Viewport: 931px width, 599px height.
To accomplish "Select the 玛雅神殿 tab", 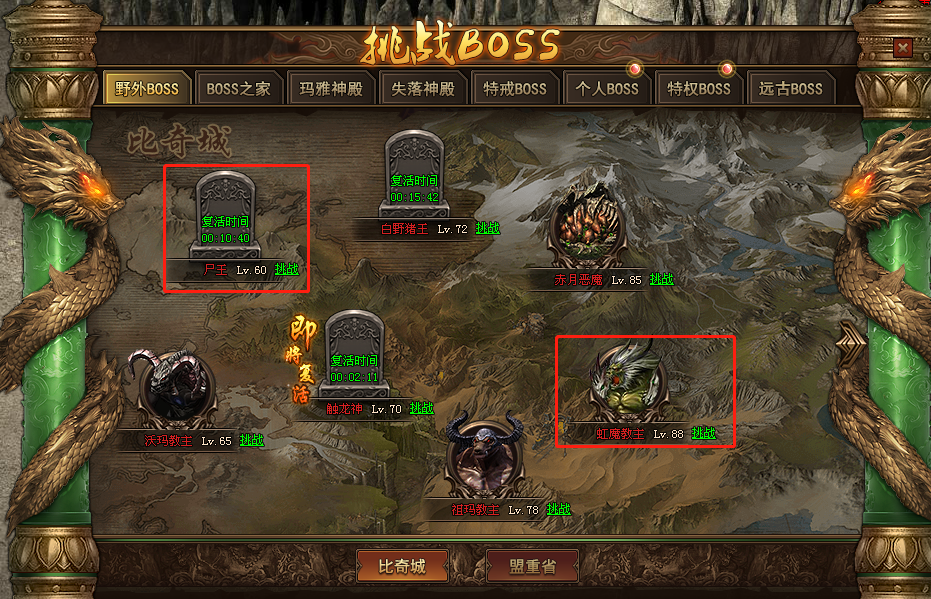I will (331, 88).
